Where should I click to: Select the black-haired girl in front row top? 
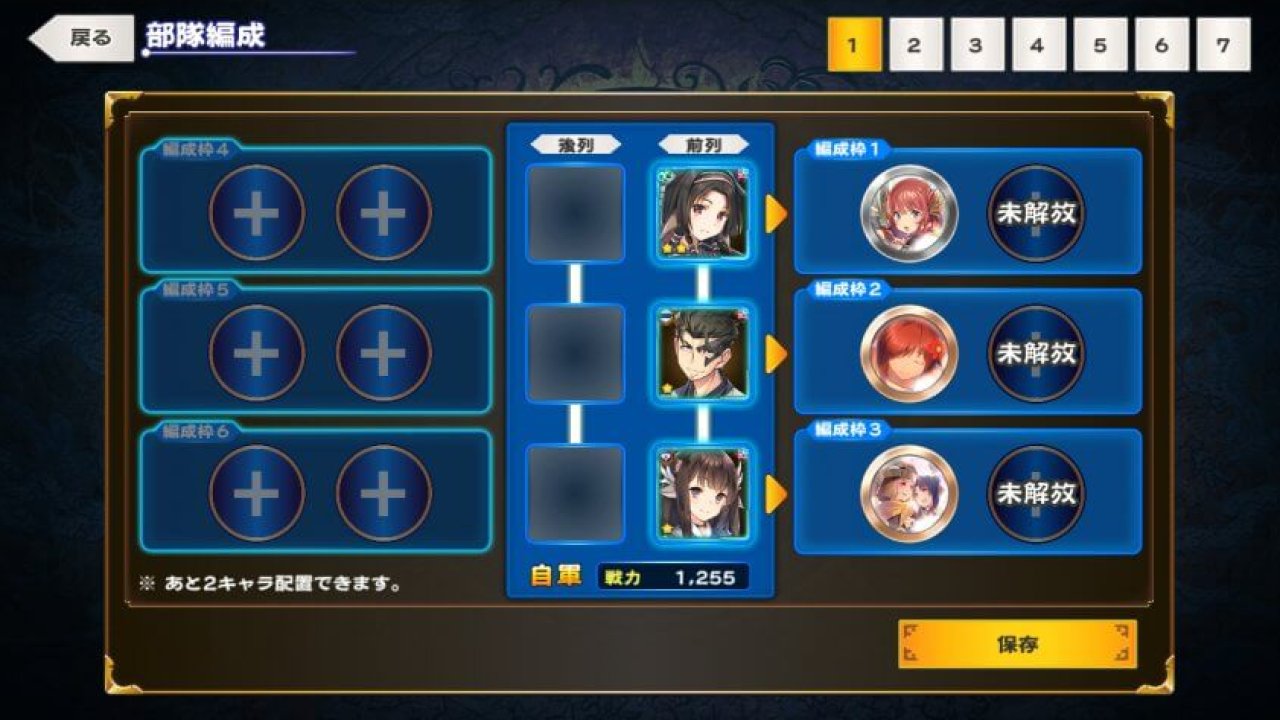(x=703, y=213)
